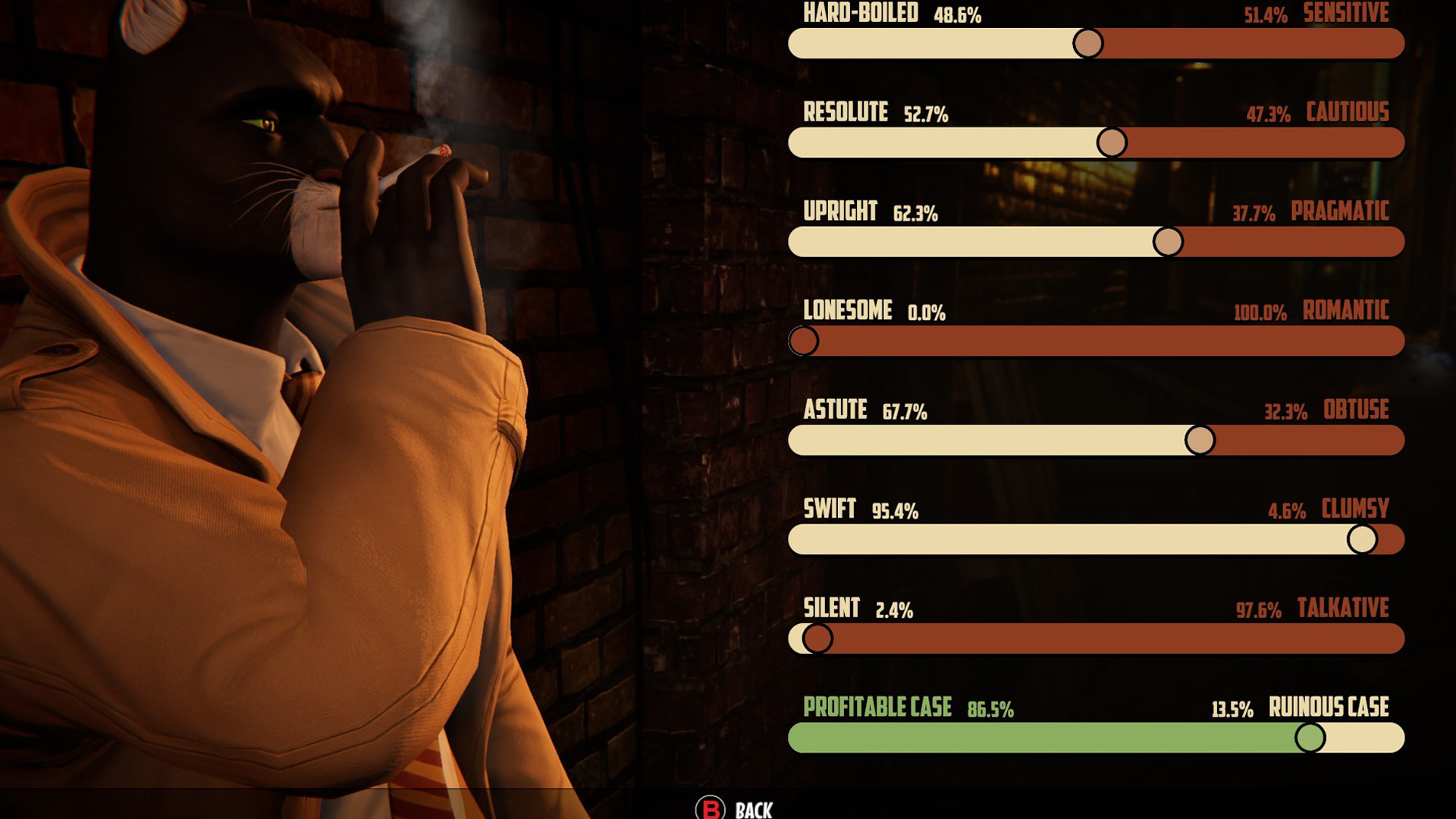Select the Cautious label text

point(1346,112)
